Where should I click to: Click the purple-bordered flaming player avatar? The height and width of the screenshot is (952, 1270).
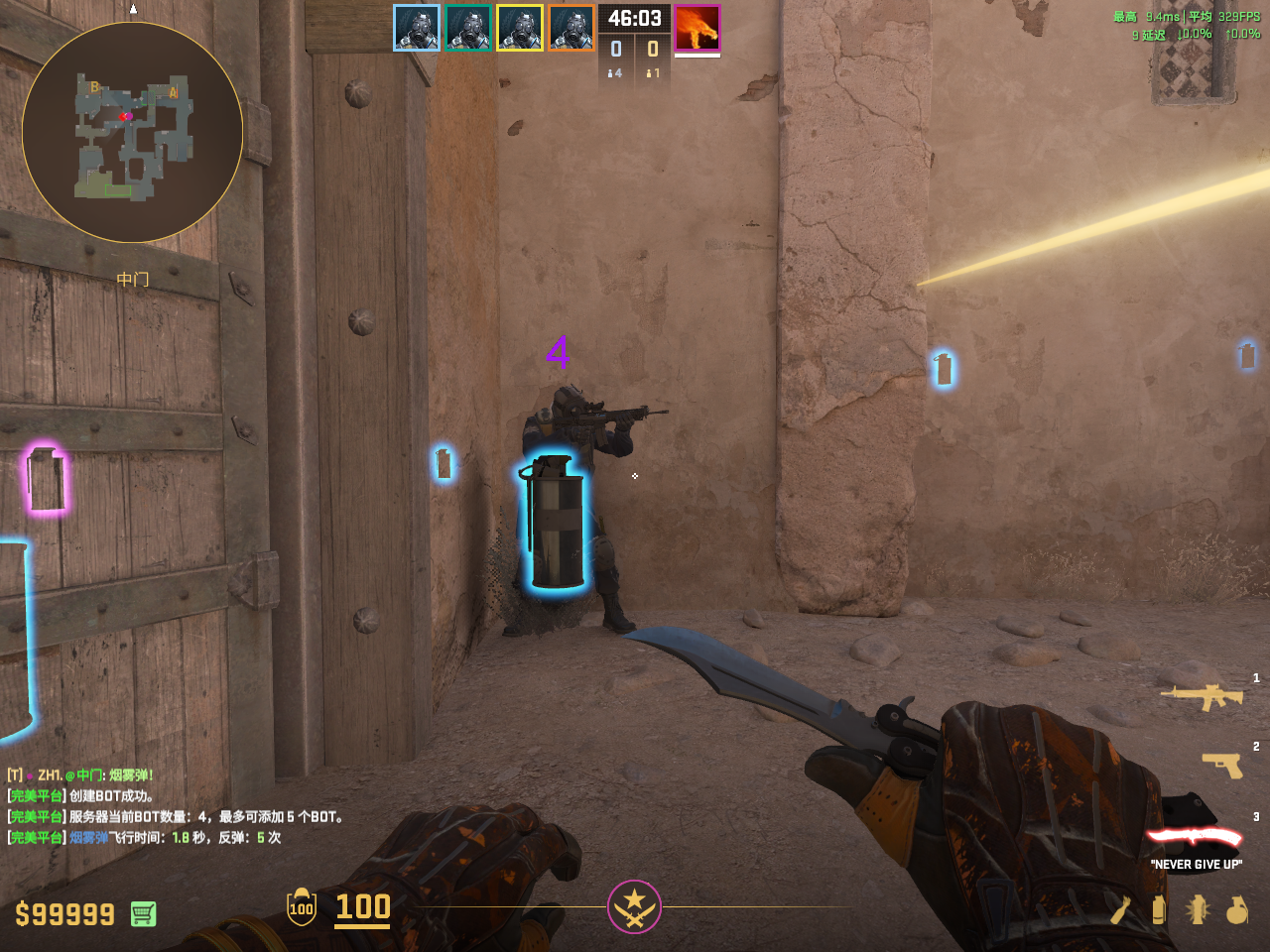[x=698, y=28]
